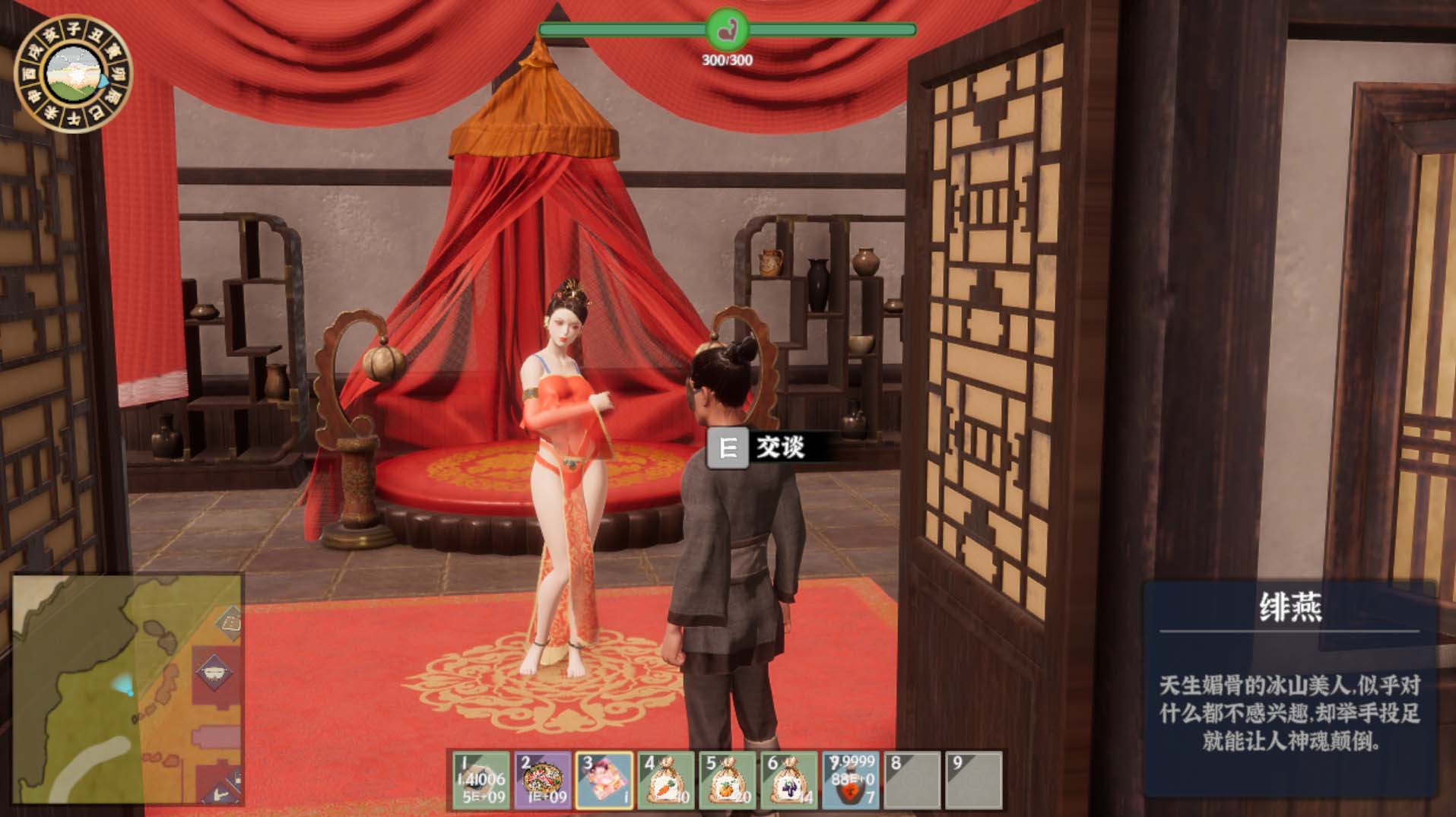Select the food dish in slot 2
The image size is (1456, 817).
pyautogui.click(x=542, y=779)
